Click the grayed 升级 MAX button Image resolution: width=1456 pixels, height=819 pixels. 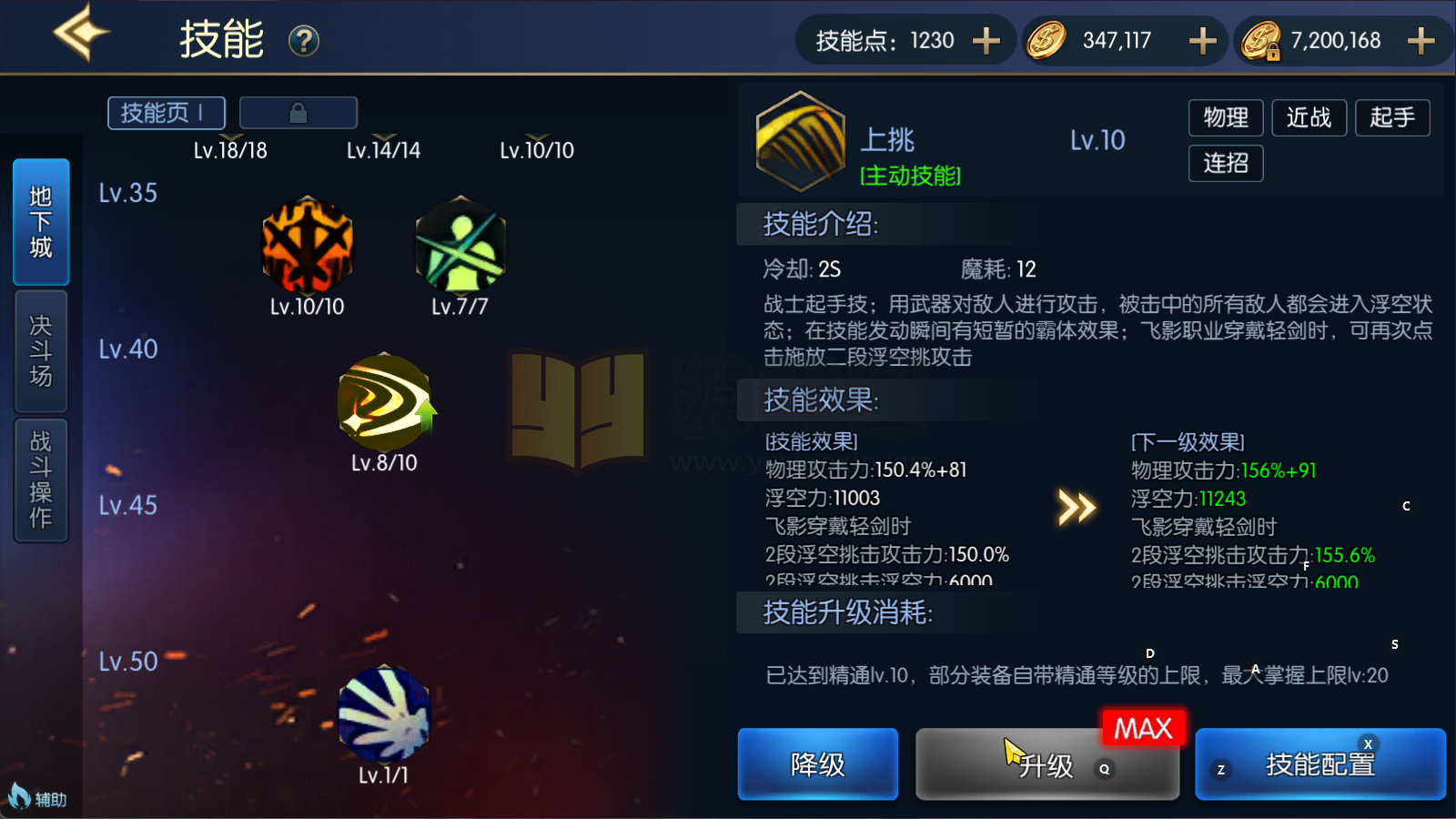1046,764
